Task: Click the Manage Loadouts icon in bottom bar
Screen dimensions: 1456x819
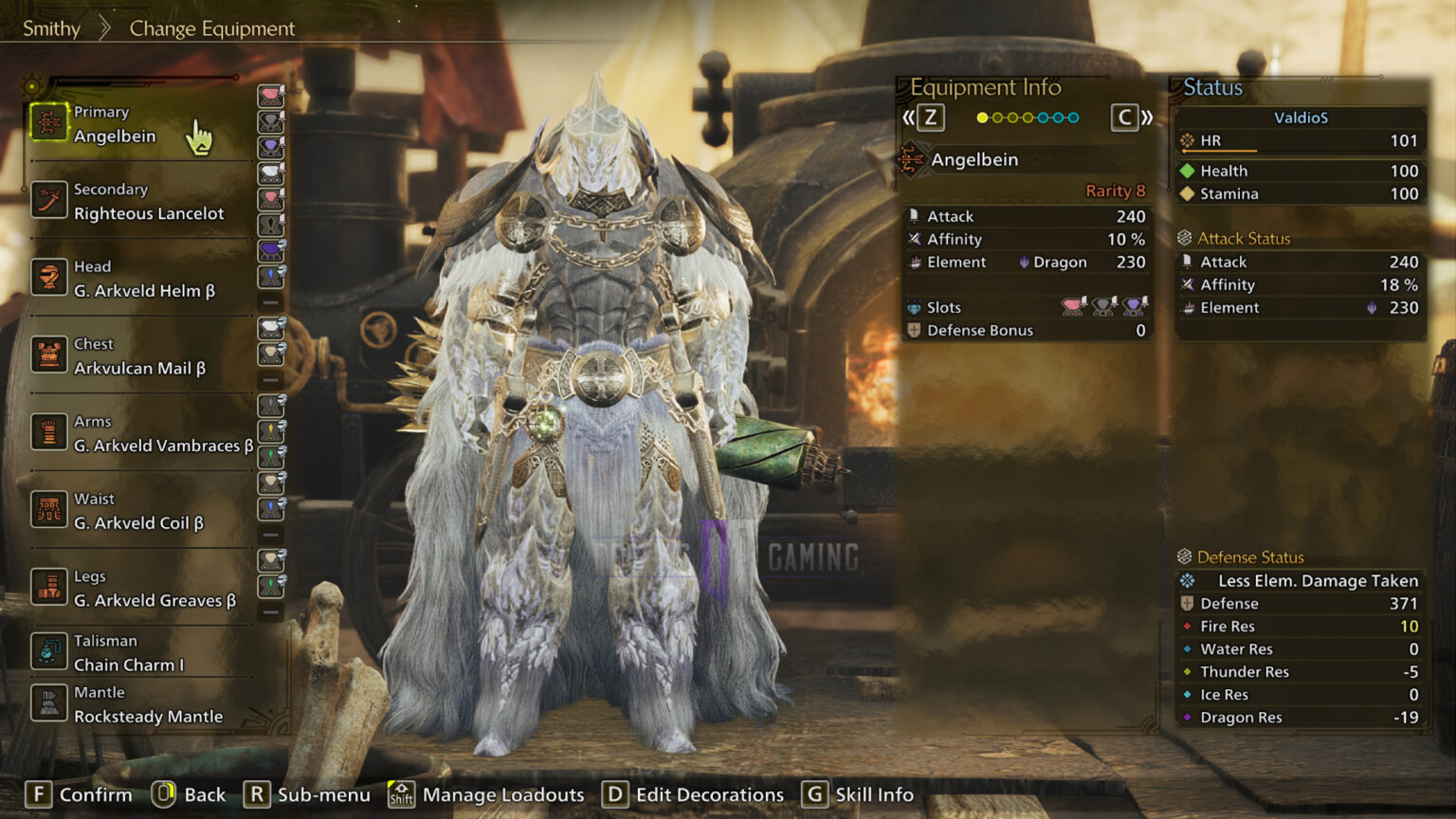Action: [x=401, y=794]
